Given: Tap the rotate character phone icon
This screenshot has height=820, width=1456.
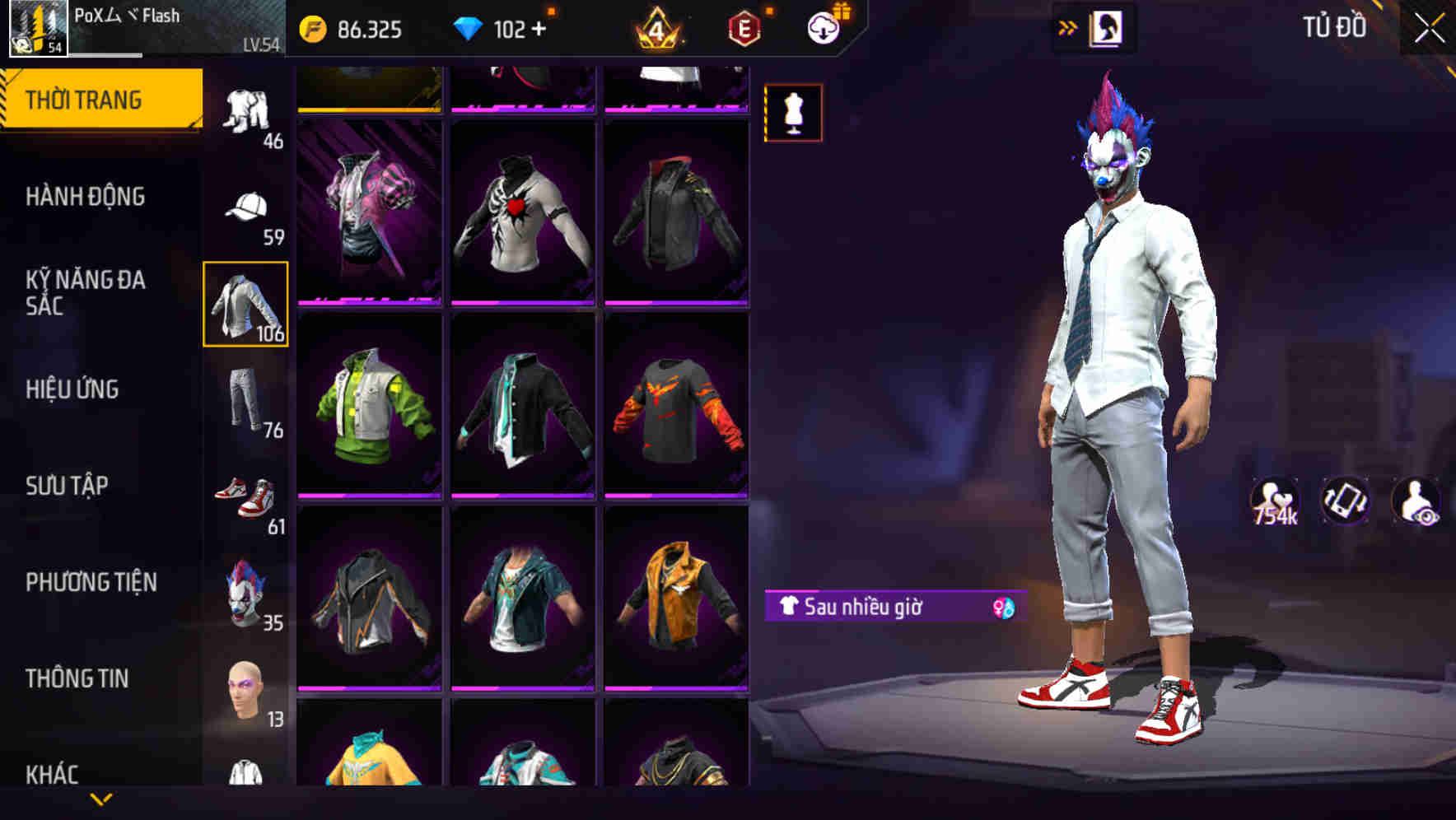Looking at the screenshot, I should (x=1345, y=501).
